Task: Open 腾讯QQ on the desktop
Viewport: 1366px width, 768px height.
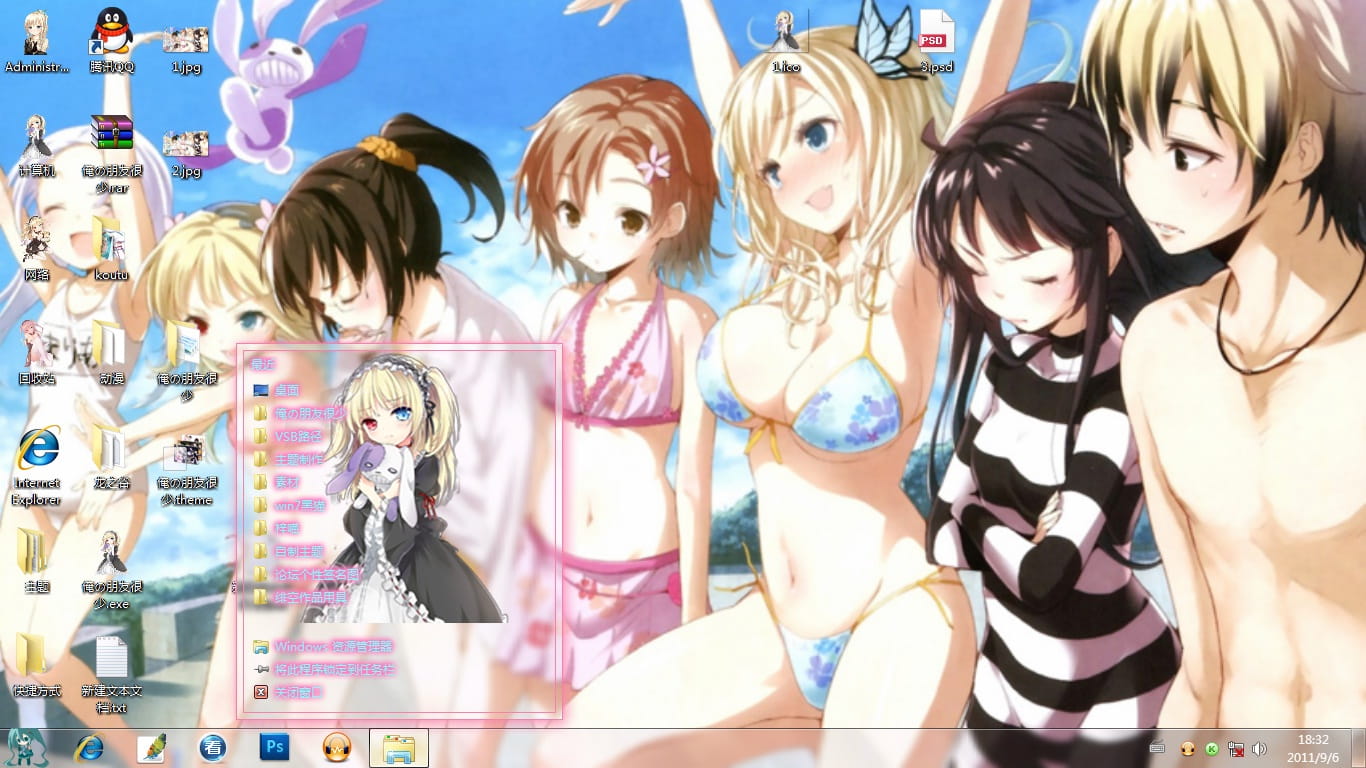Action: [110, 30]
